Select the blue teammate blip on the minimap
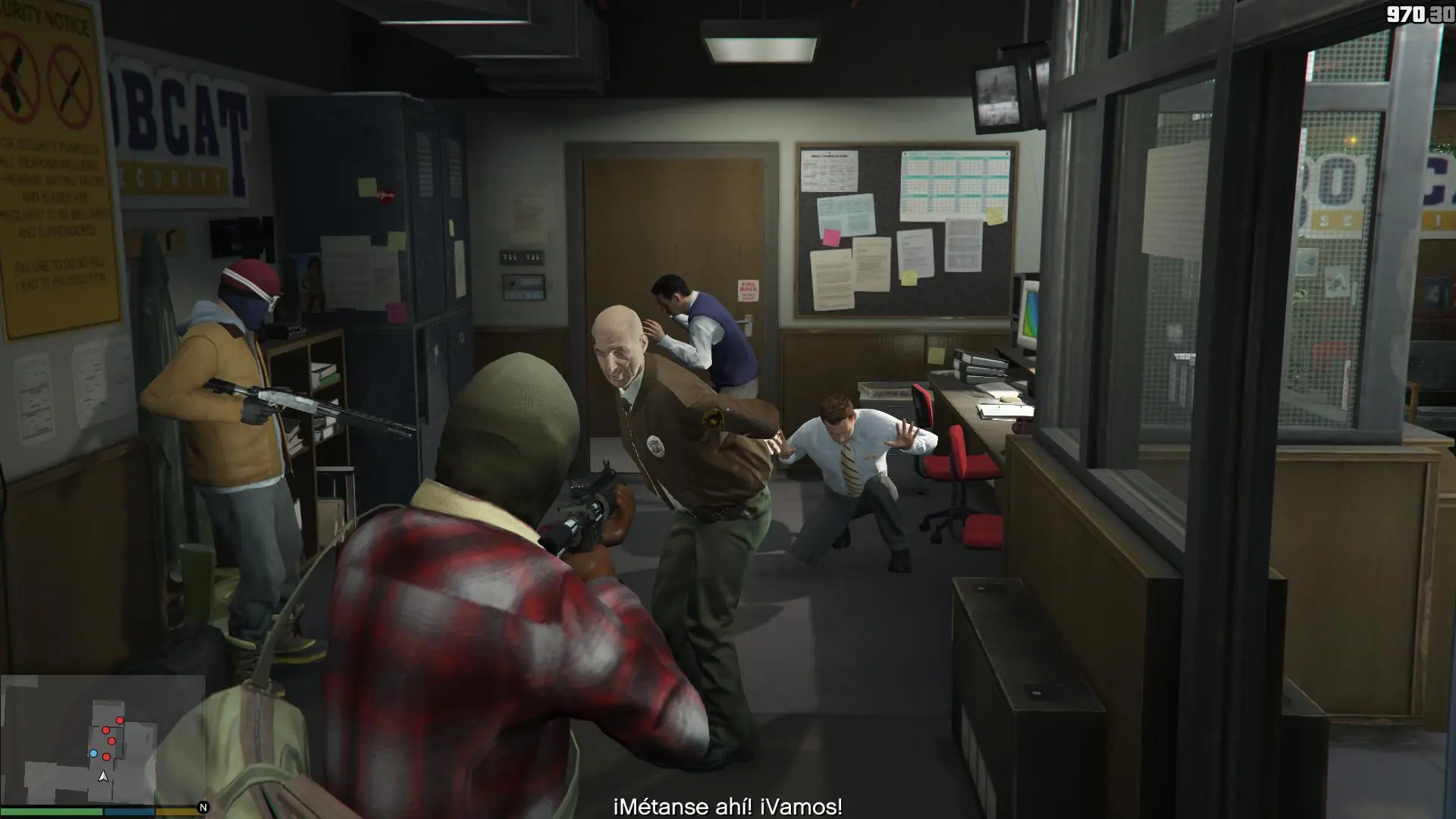 pos(93,753)
